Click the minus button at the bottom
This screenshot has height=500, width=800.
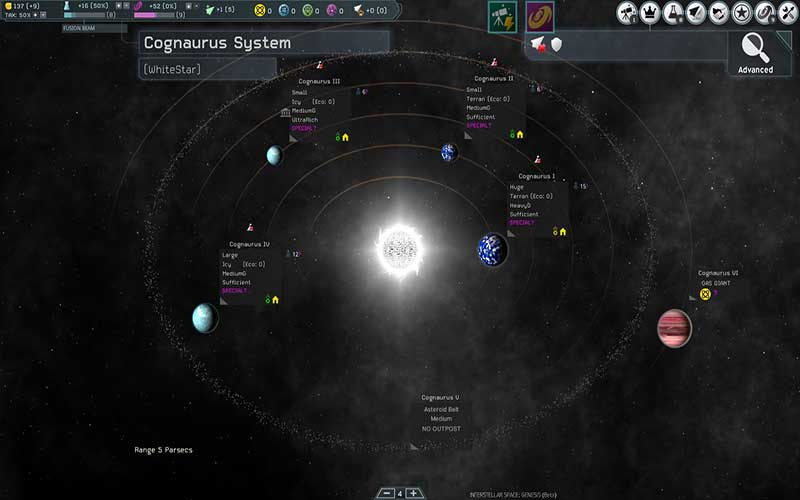pos(386,493)
